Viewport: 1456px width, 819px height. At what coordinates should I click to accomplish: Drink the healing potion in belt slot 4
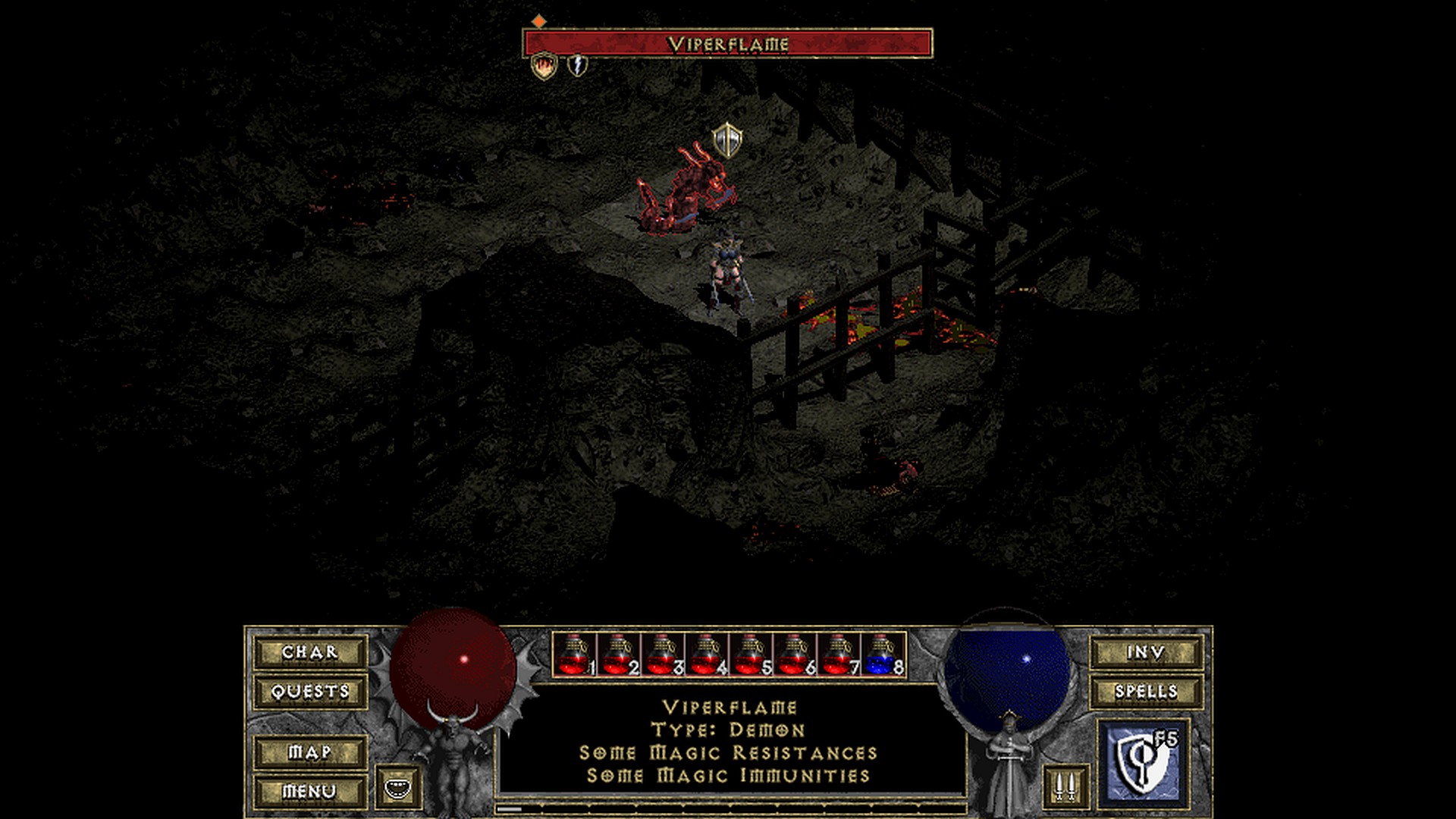click(707, 655)
